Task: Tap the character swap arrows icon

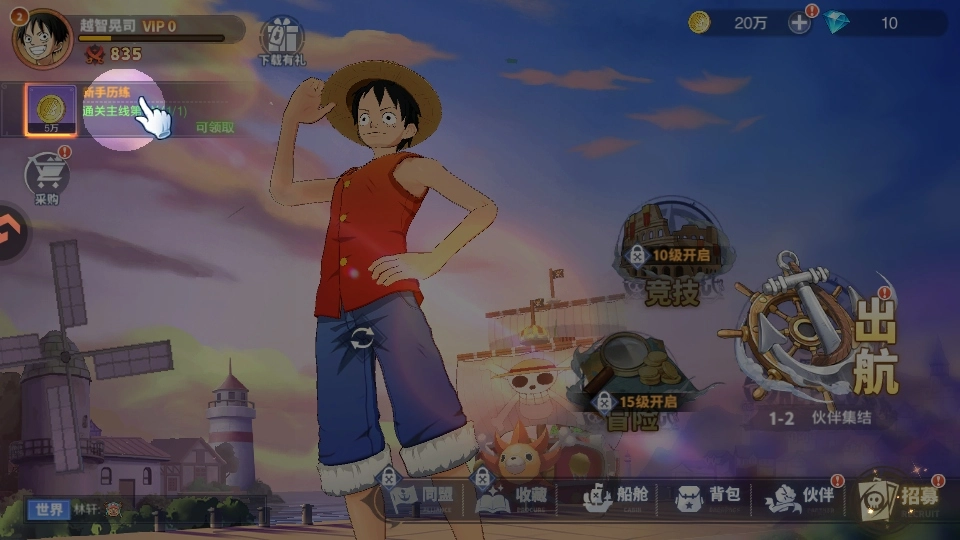Action: pos(361,338)
